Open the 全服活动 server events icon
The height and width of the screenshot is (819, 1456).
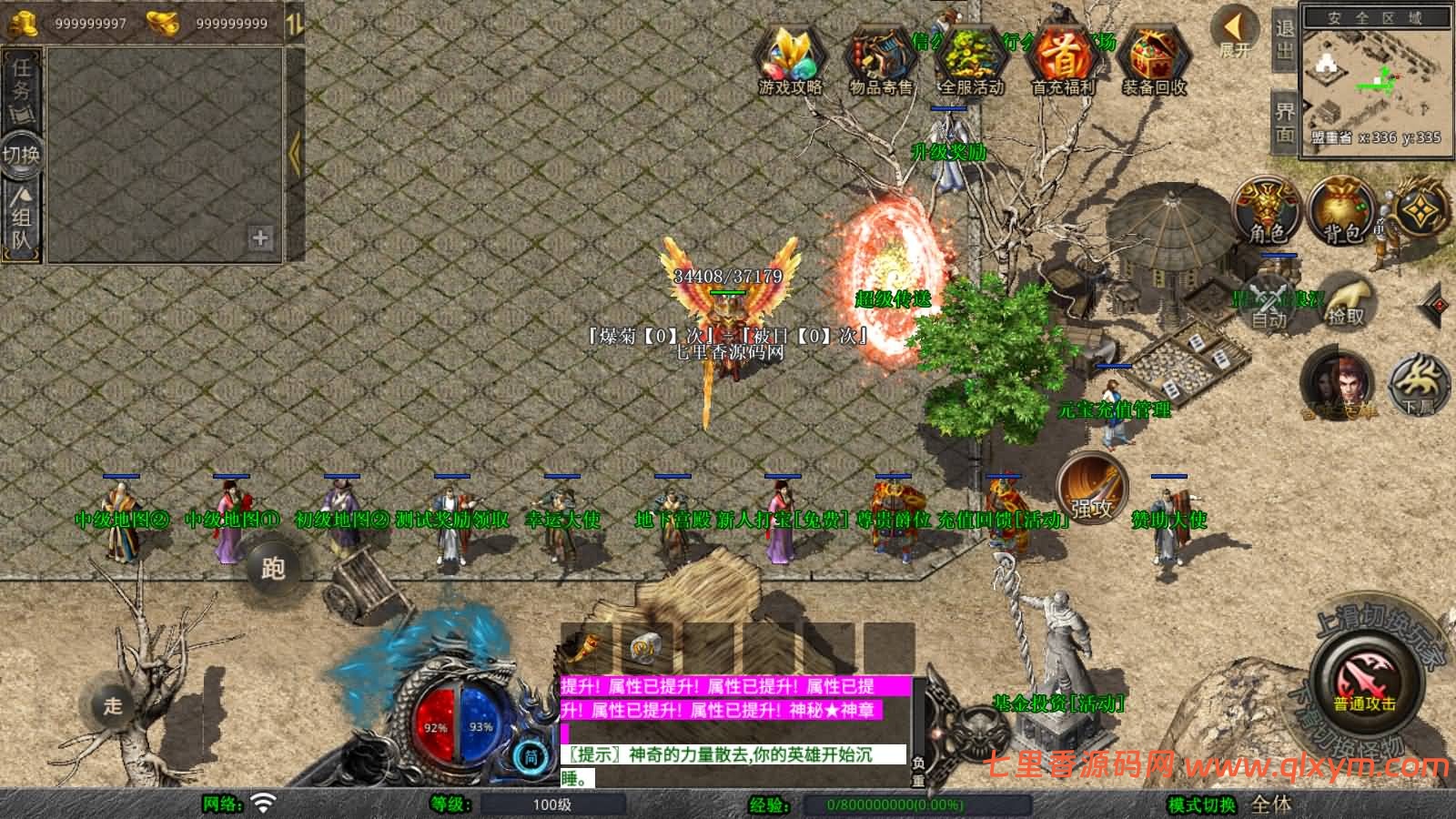point(972,60)
